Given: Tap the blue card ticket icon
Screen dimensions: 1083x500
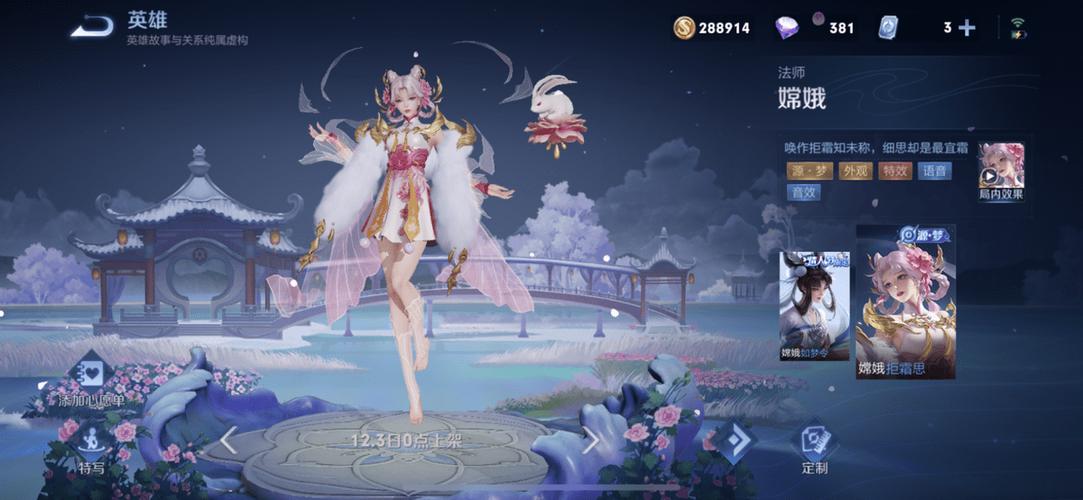Looking at the screenshot, I should [888, 28].
